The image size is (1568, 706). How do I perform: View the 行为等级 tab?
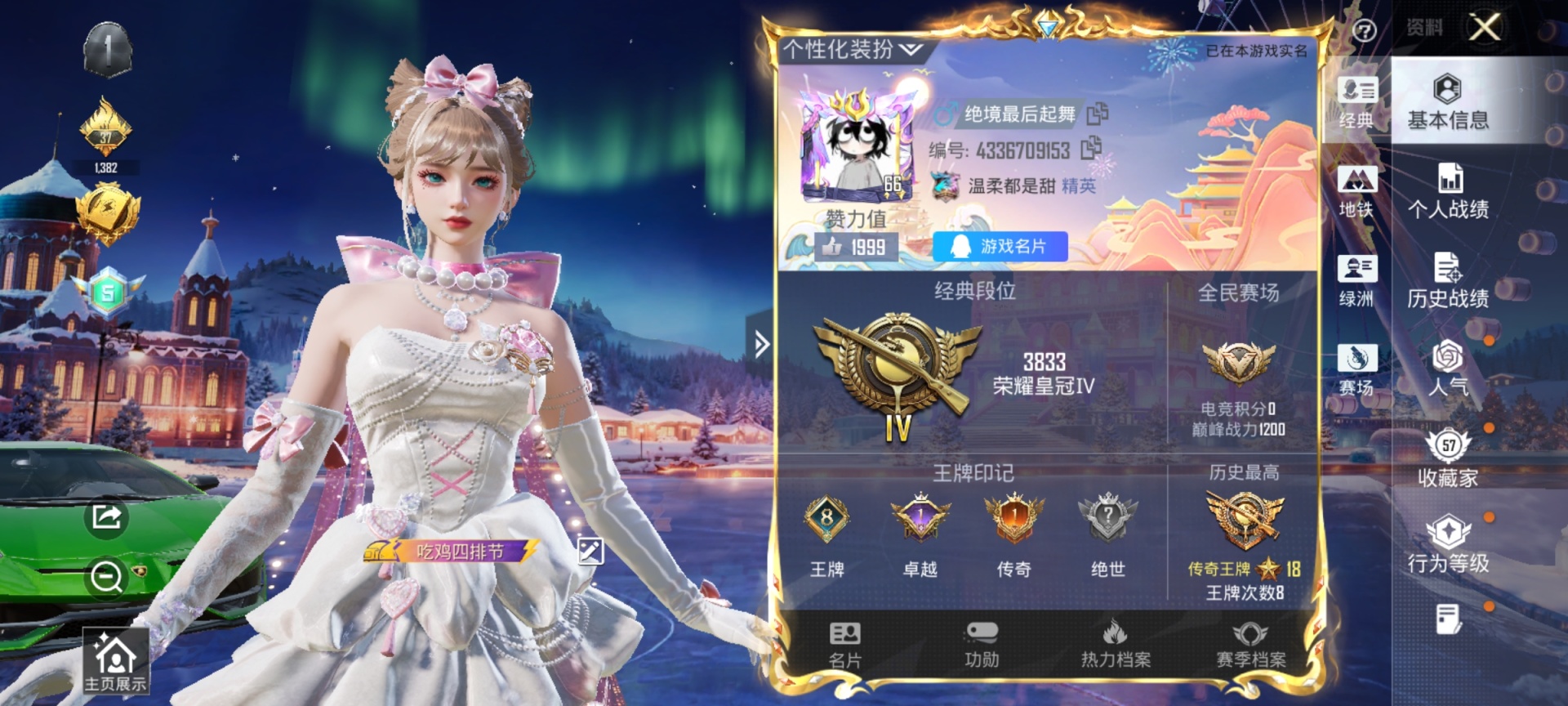click(x=1448, y=546)
